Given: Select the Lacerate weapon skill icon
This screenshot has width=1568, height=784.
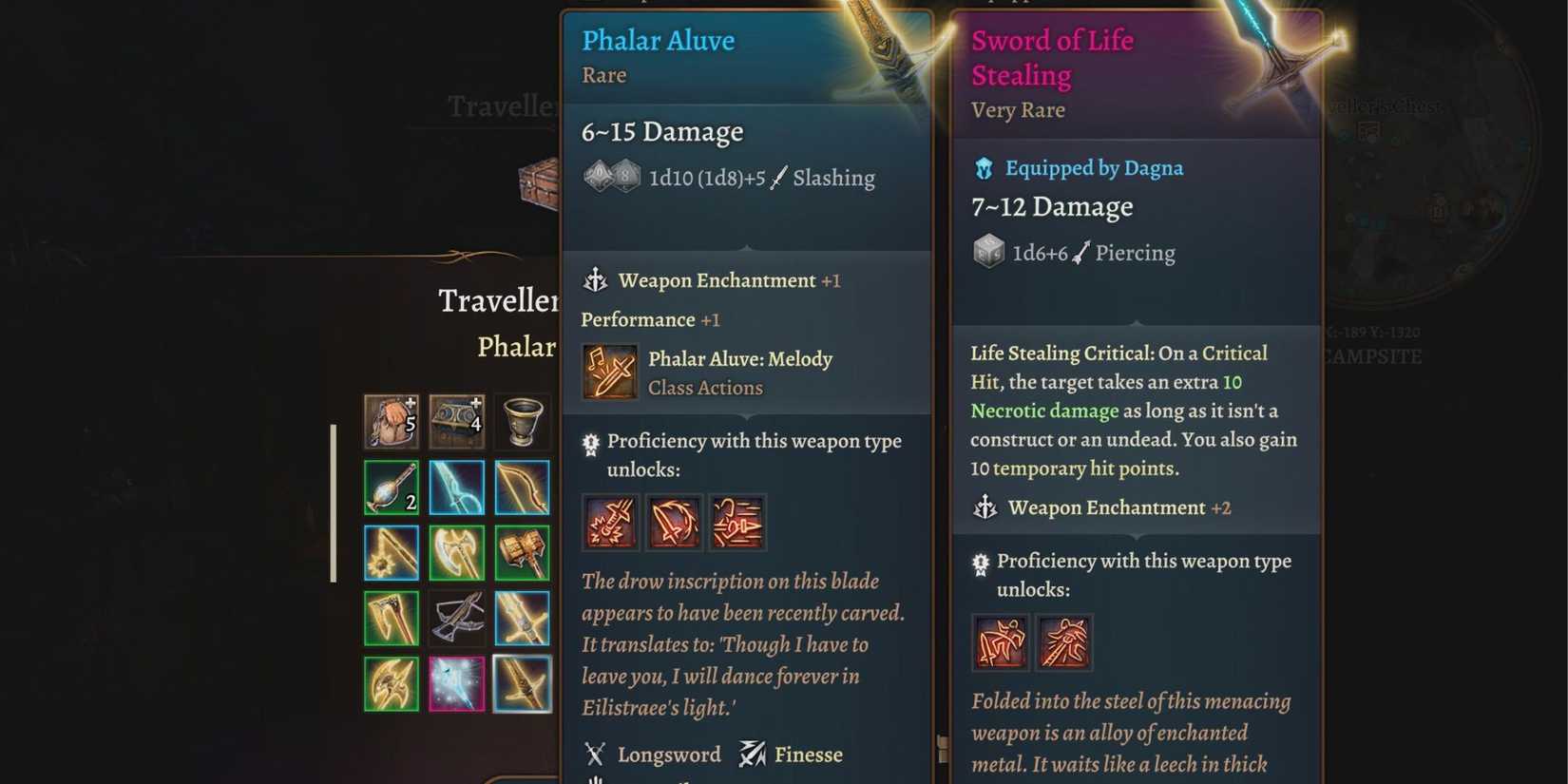Looking at the screenshot, I should pyautogui.click(x=674, y=522).
